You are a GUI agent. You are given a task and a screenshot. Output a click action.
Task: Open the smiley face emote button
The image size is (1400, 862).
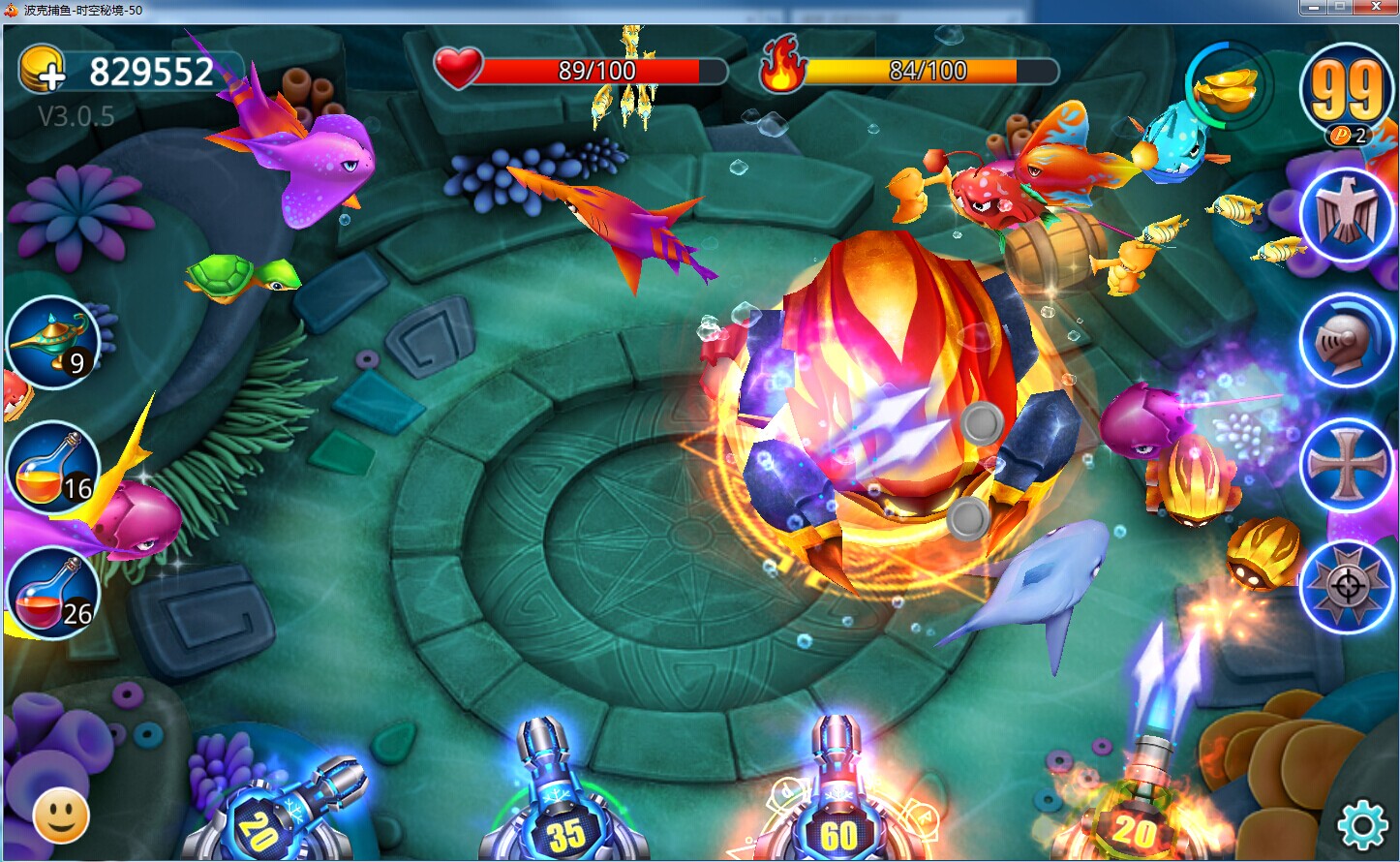pyautogui.click(x=61, y=816)
